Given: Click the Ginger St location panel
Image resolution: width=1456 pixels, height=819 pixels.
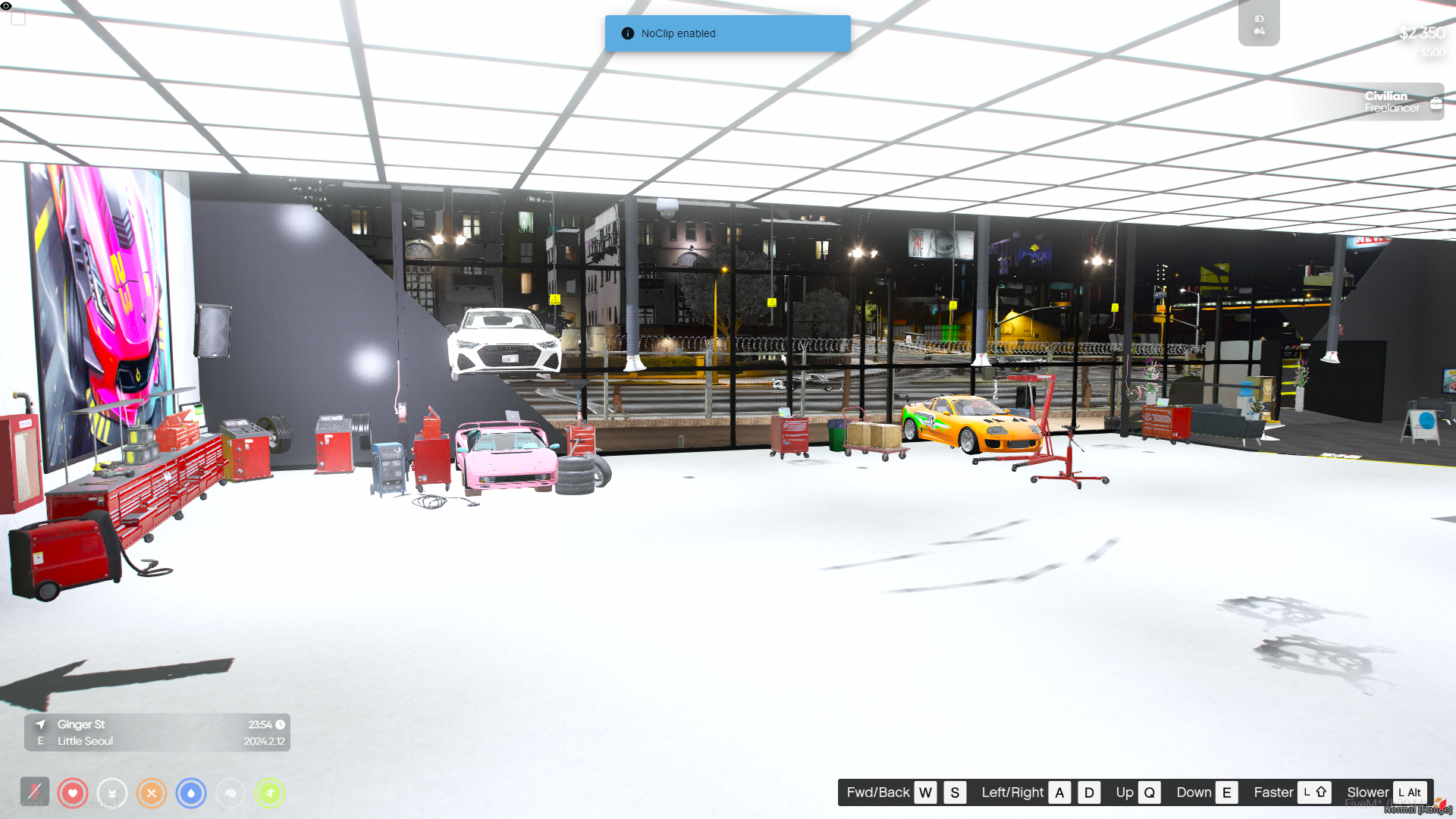Looking at the screenshot, I should click(x=157, y=733).
